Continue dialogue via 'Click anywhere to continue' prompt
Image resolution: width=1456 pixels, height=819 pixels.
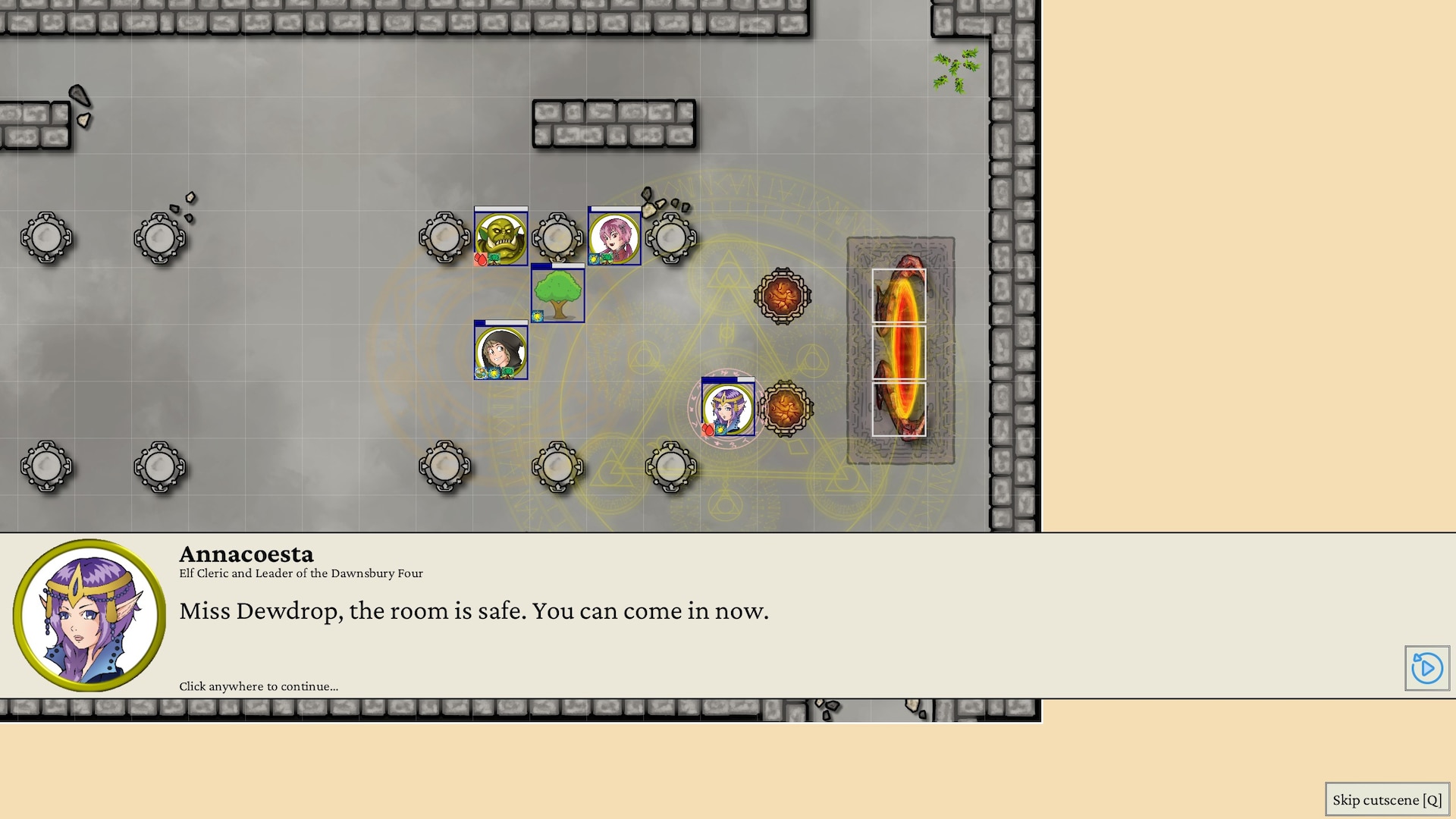(x=259, y=686)
